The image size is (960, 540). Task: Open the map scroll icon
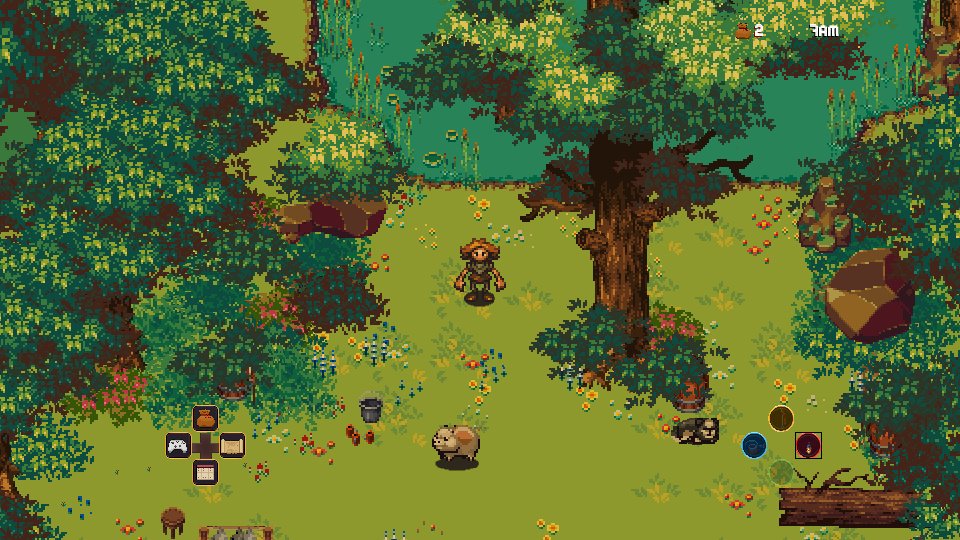pyautogui.click(x=232, y=445)
